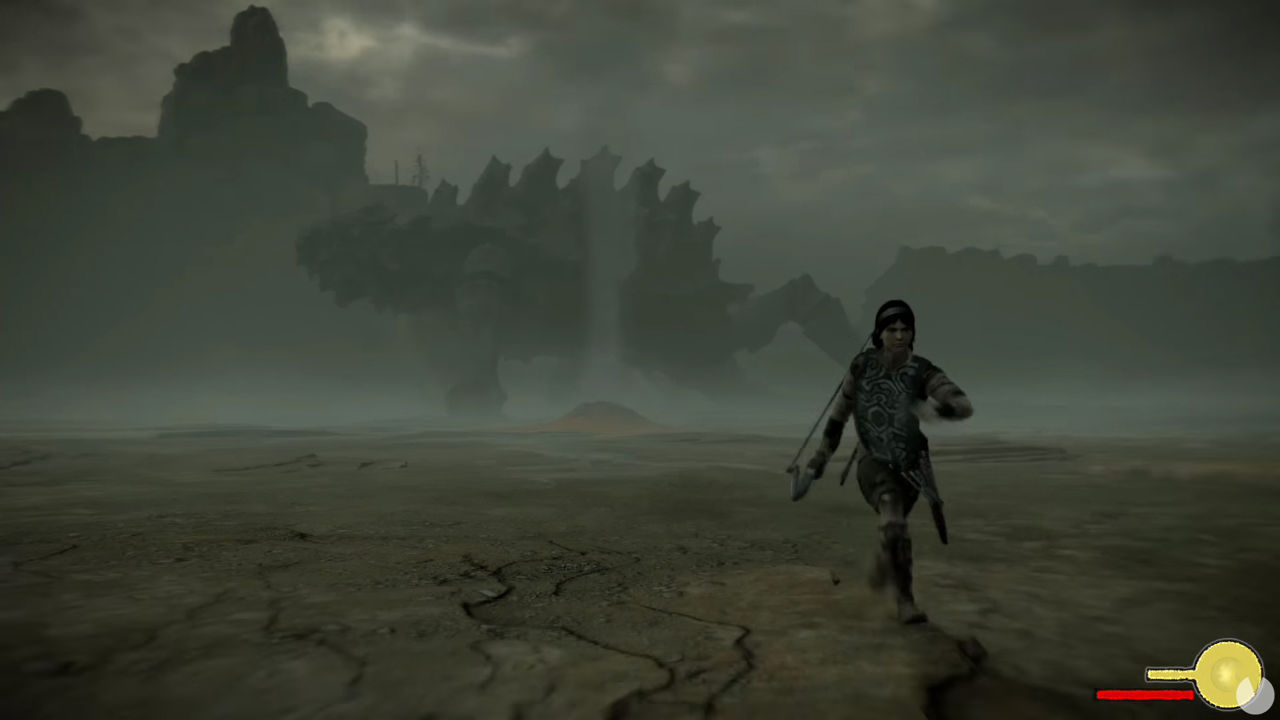1280x720 pixels.
Task: Select the gray item indicator beside the gauge
Action: (1263, 696)
